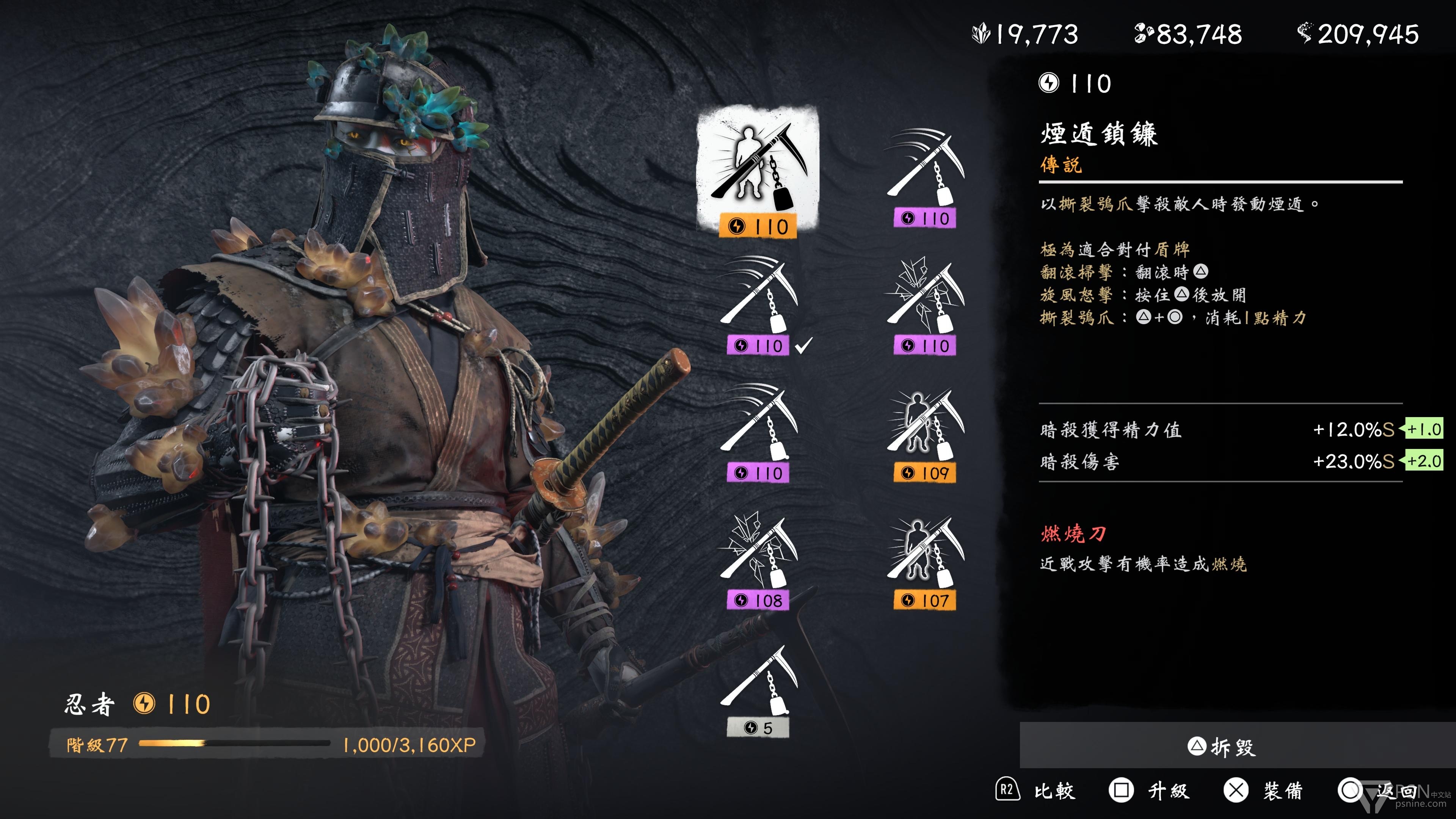Screen dimensions: 1456x819
Task: Click the 拆毀 dismantle bar
Action: coord(1221,747)
